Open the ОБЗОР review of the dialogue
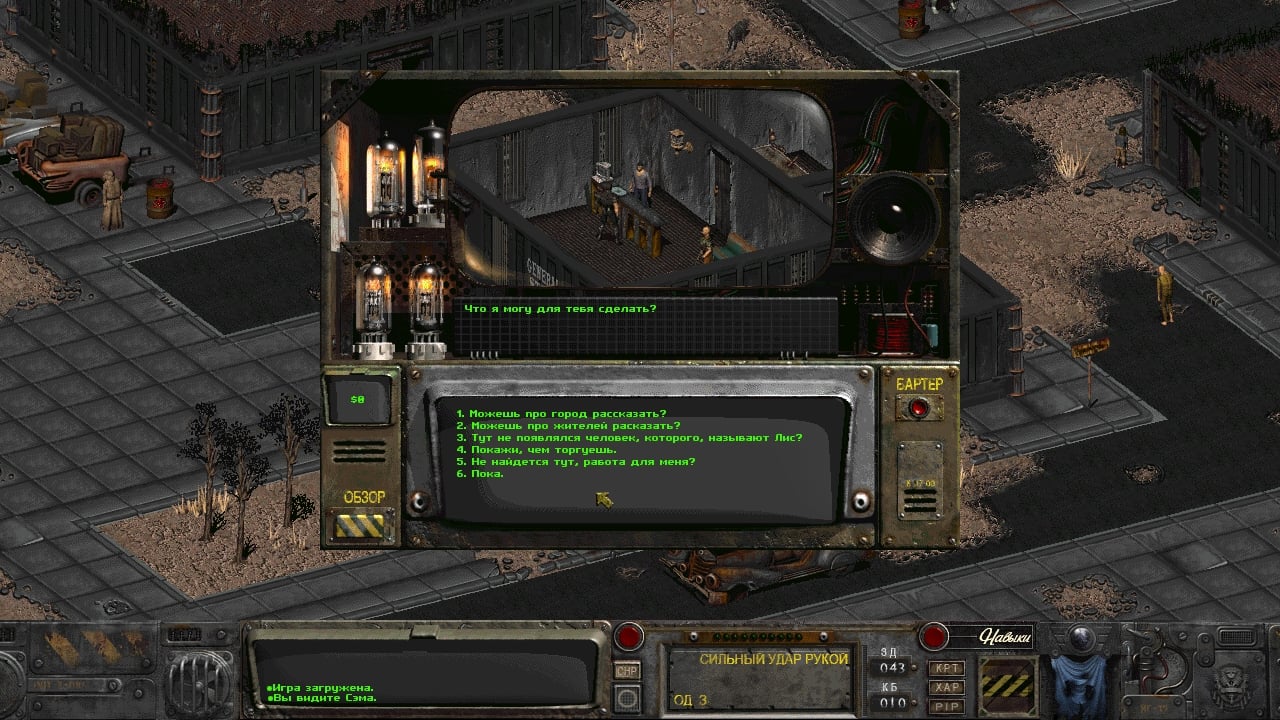This screenshot has width=1280, height=720. 363,524
